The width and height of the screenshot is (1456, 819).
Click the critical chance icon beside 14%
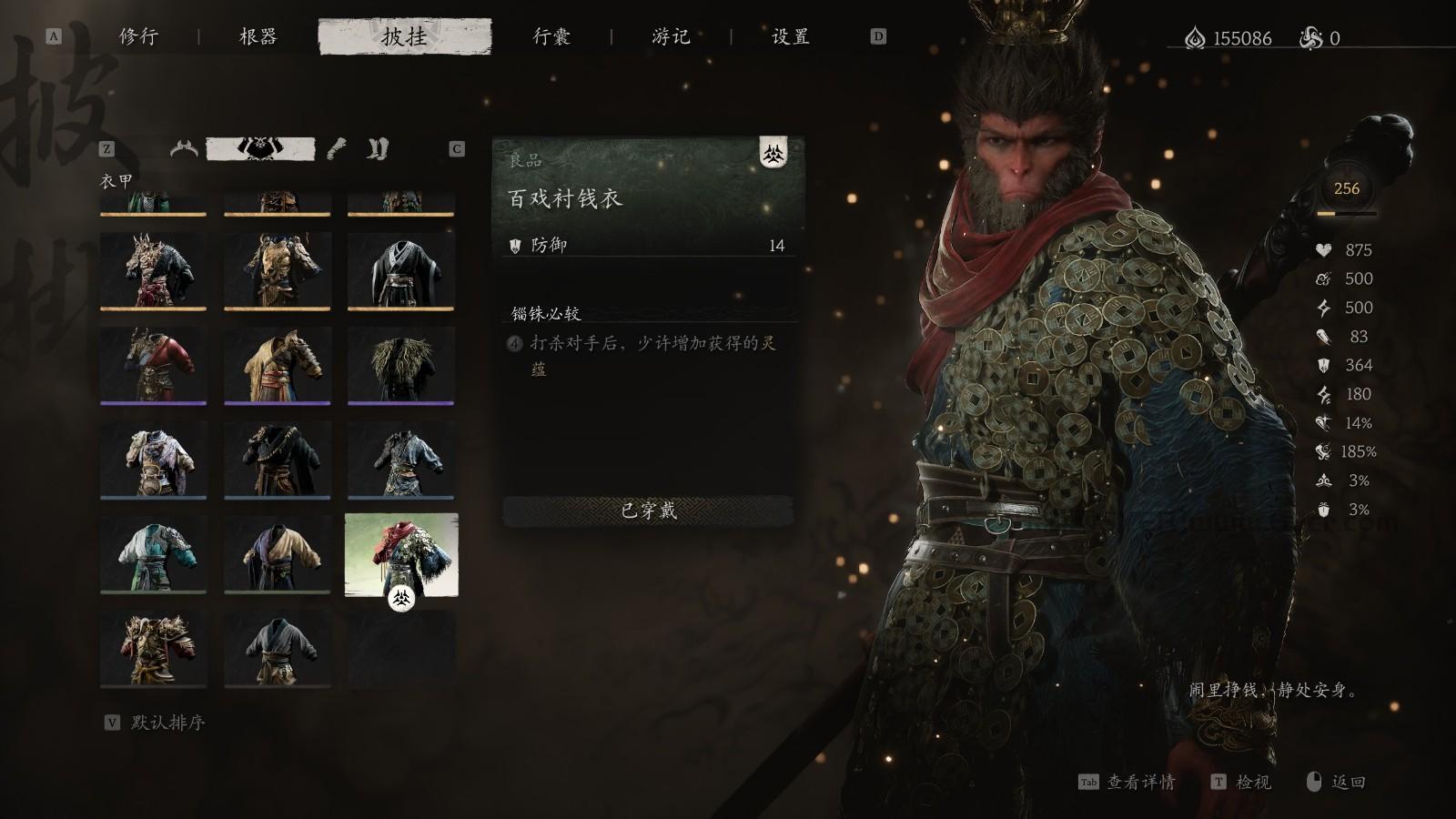(x=1324, y=423)
